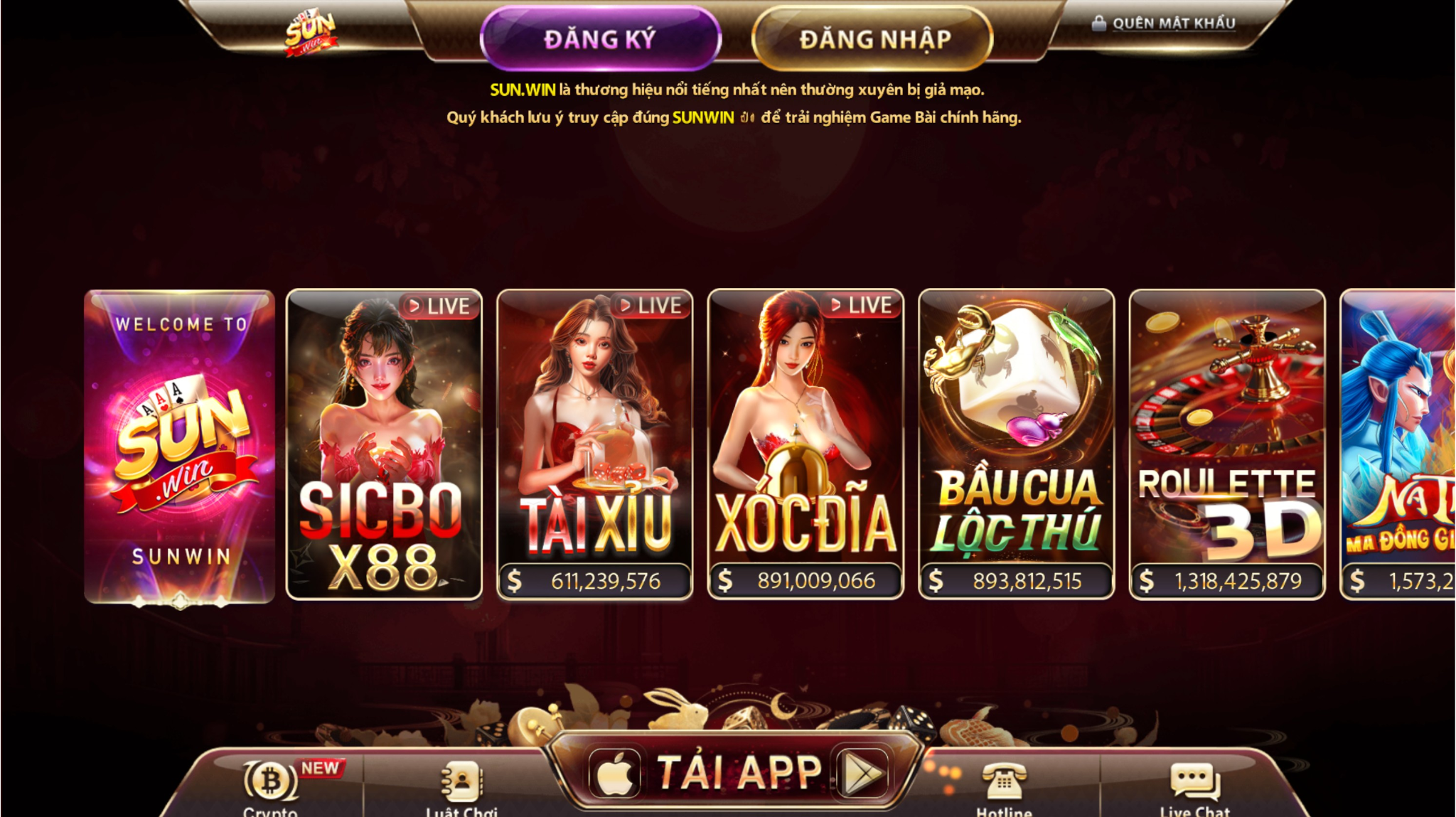The height and width of the screenshot is (817, 1456).
Task: Launch the Tài Xỉu live game
Action: pyautogui.click(x=594, y=444)
